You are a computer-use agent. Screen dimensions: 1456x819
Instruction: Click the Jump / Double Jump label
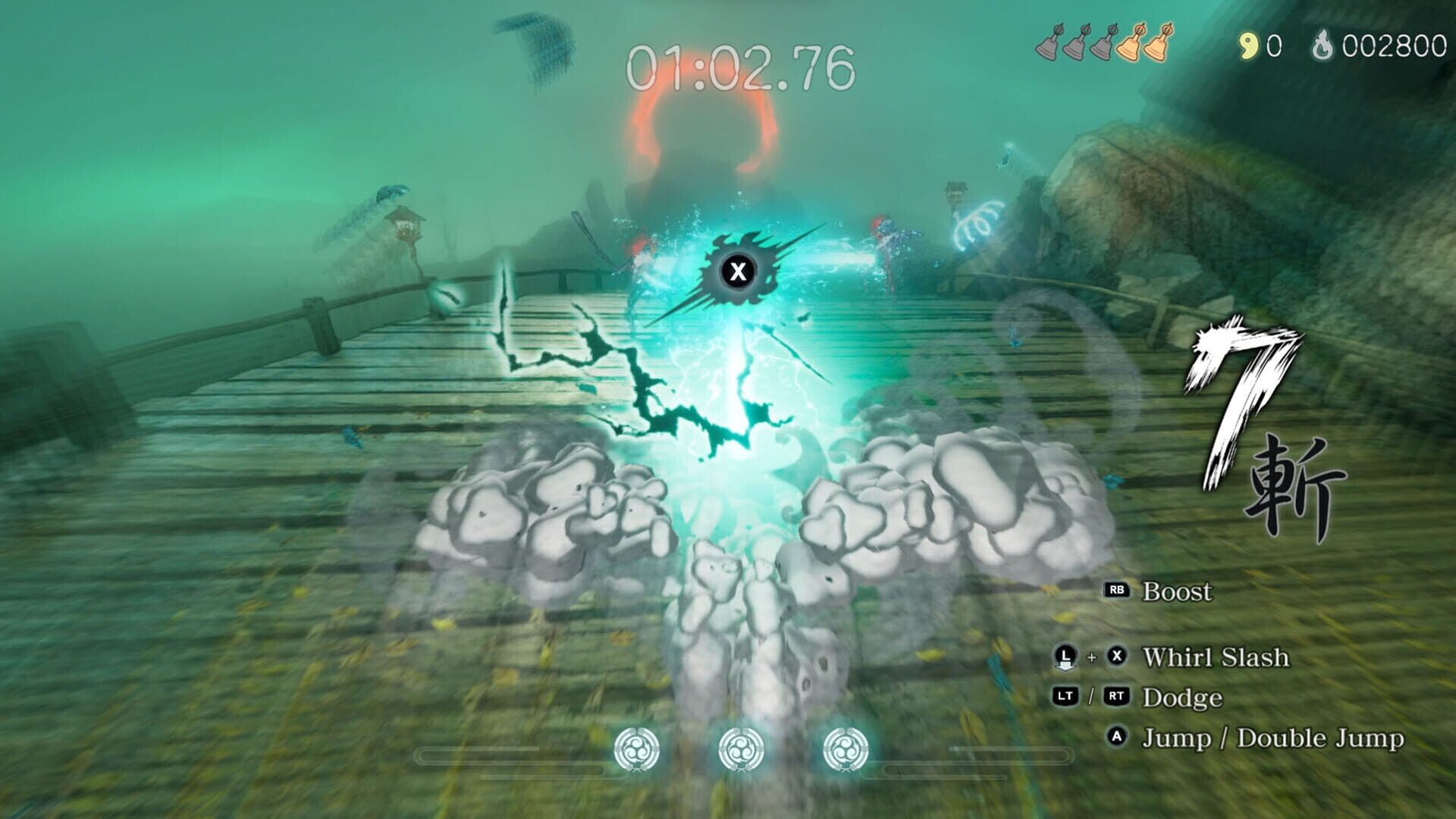[x=1270, y=736]
